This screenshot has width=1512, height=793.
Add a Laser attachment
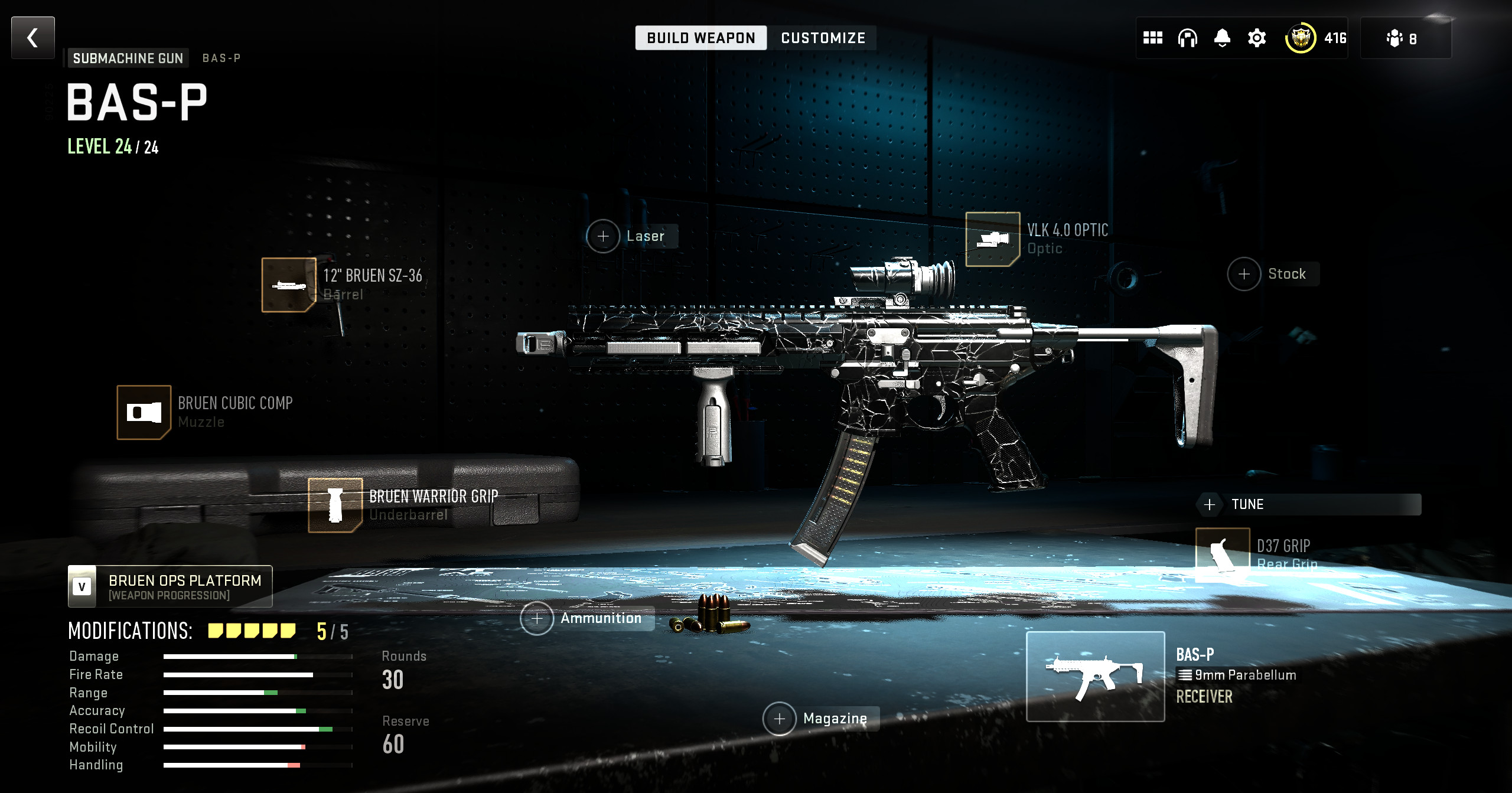(x=603, y=236)
